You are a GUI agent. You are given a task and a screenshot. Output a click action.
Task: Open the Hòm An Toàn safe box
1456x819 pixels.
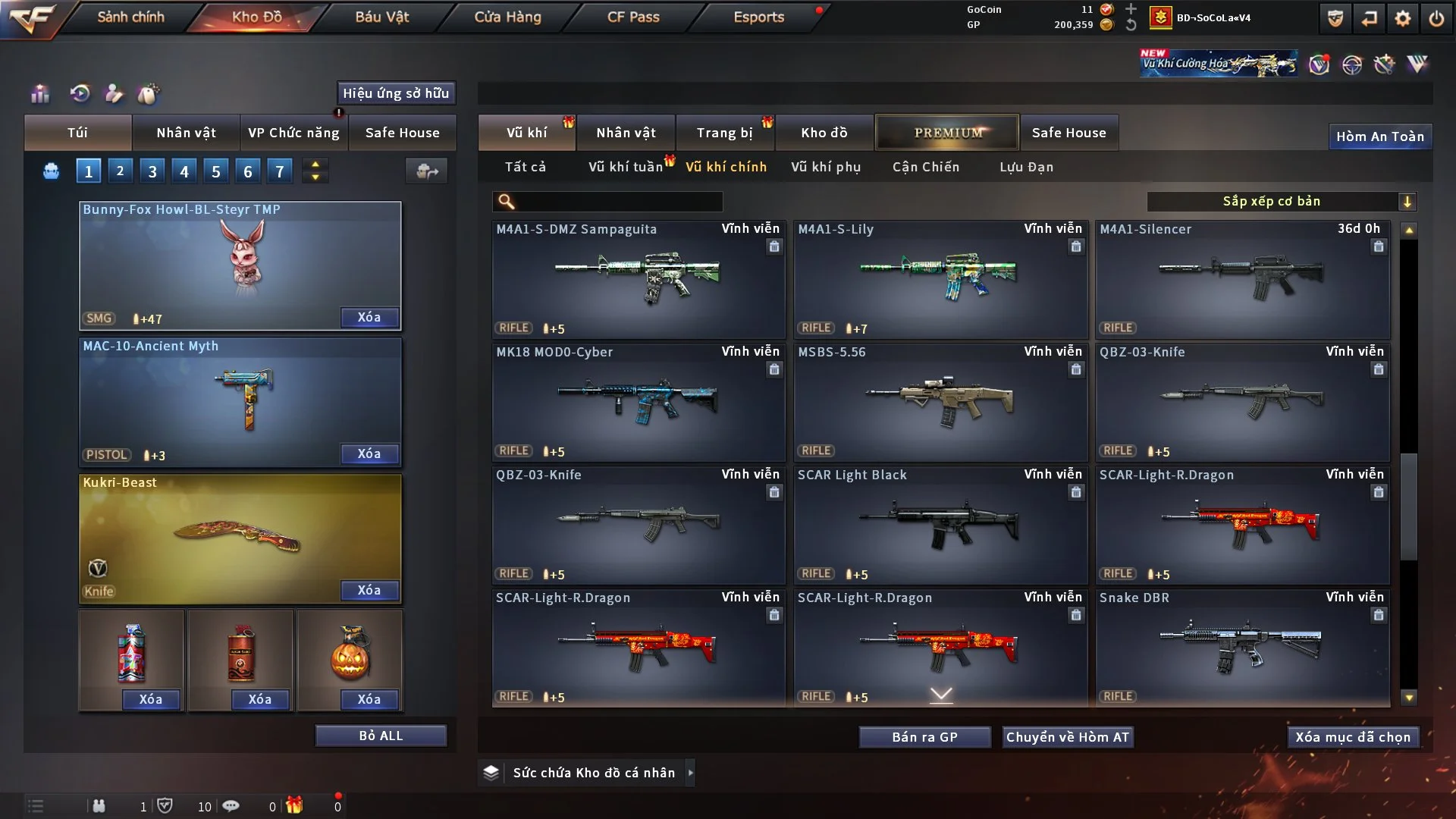[1379, 136]
